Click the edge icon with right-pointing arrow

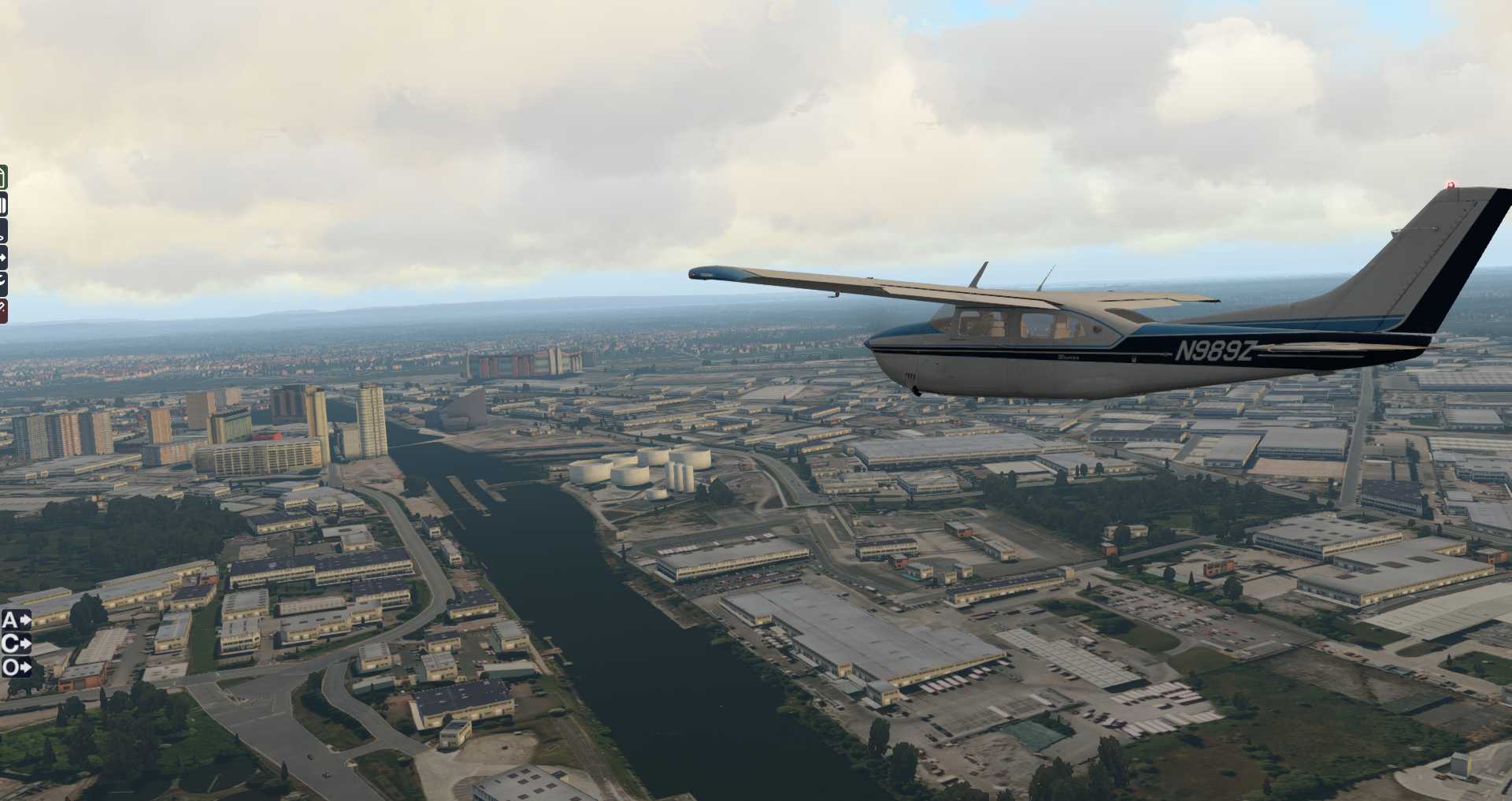tap(3, 258)
